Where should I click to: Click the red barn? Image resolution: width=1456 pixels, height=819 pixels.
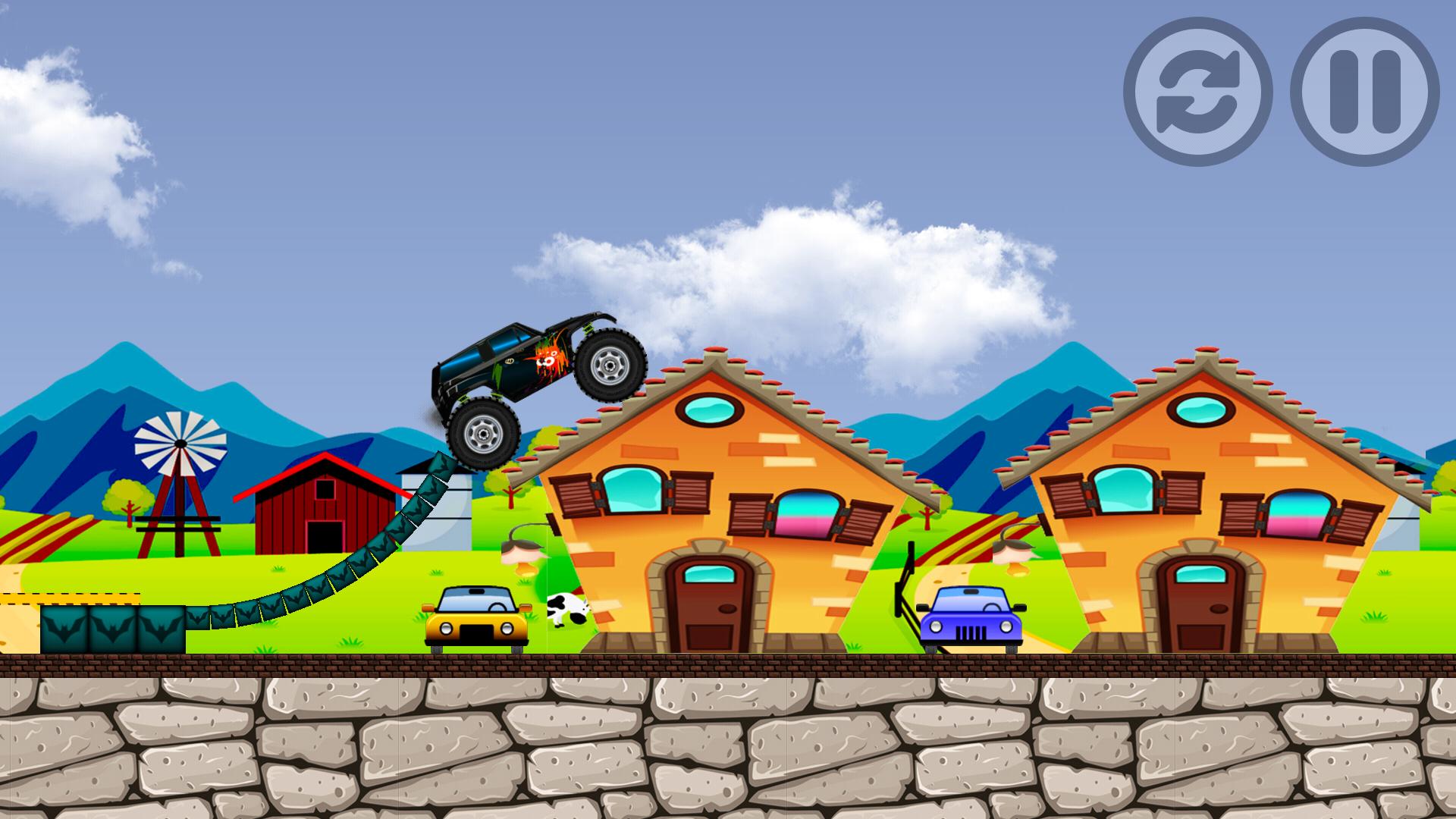326,508
